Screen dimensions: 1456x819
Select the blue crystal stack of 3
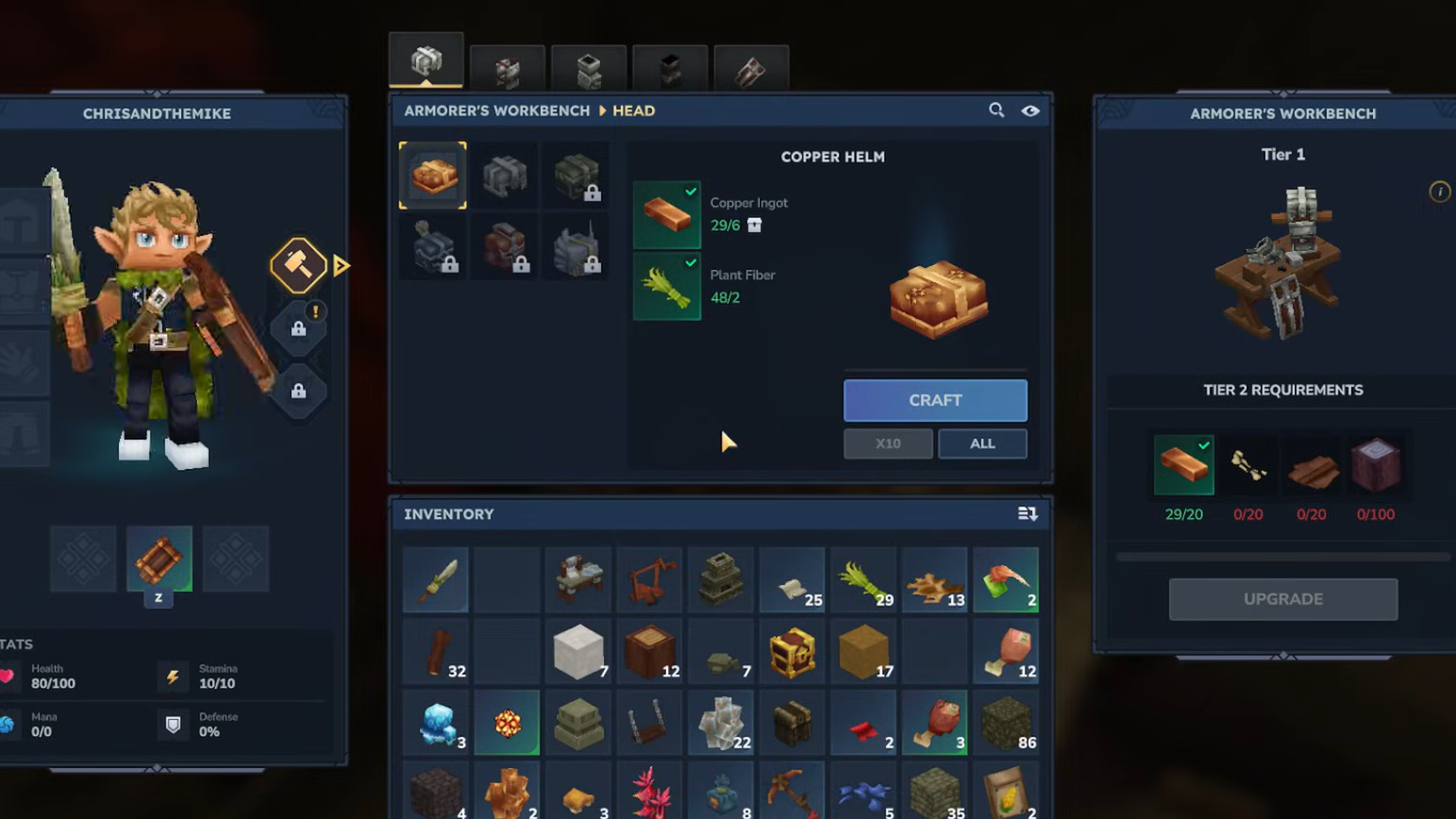[435, 724]
